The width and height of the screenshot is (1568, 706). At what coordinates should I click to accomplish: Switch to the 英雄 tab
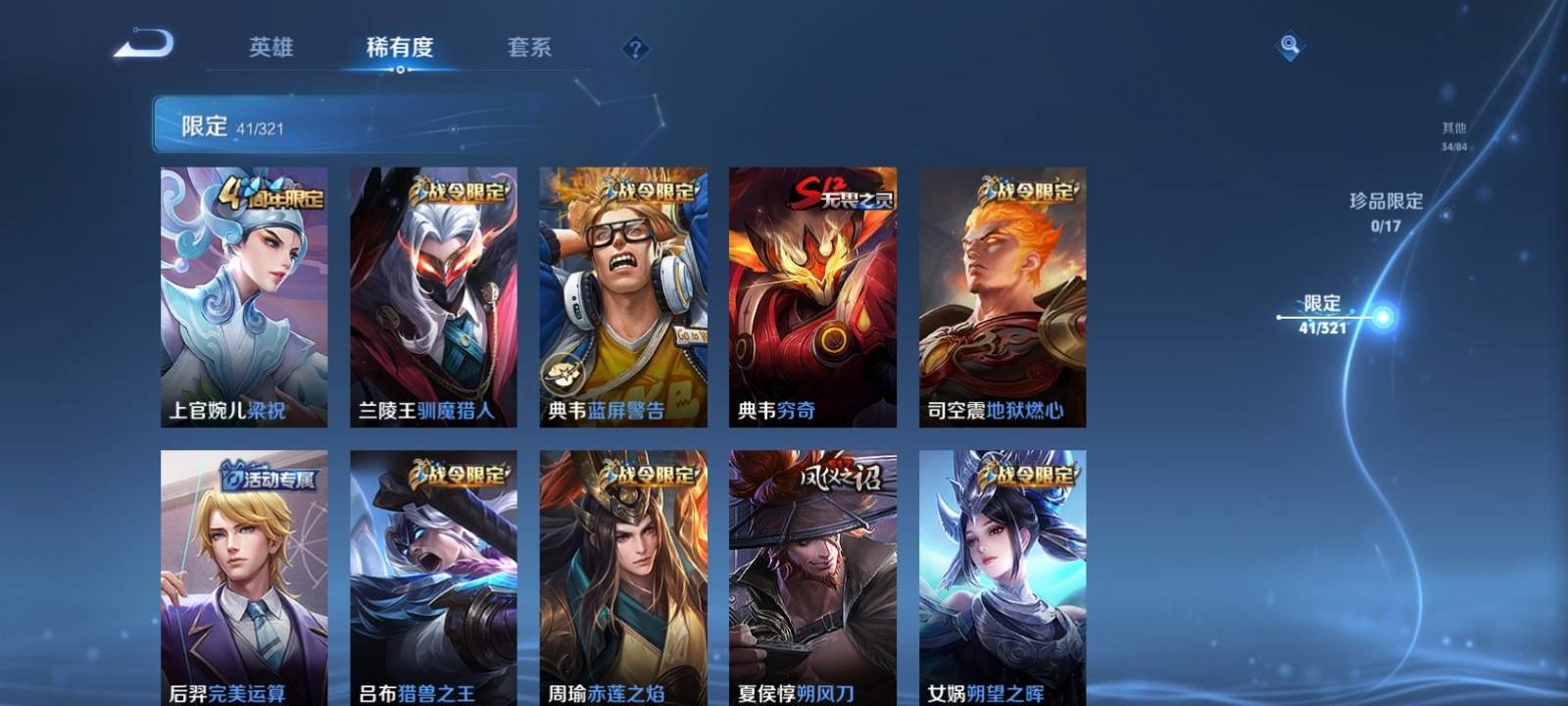tap(270, 47)
